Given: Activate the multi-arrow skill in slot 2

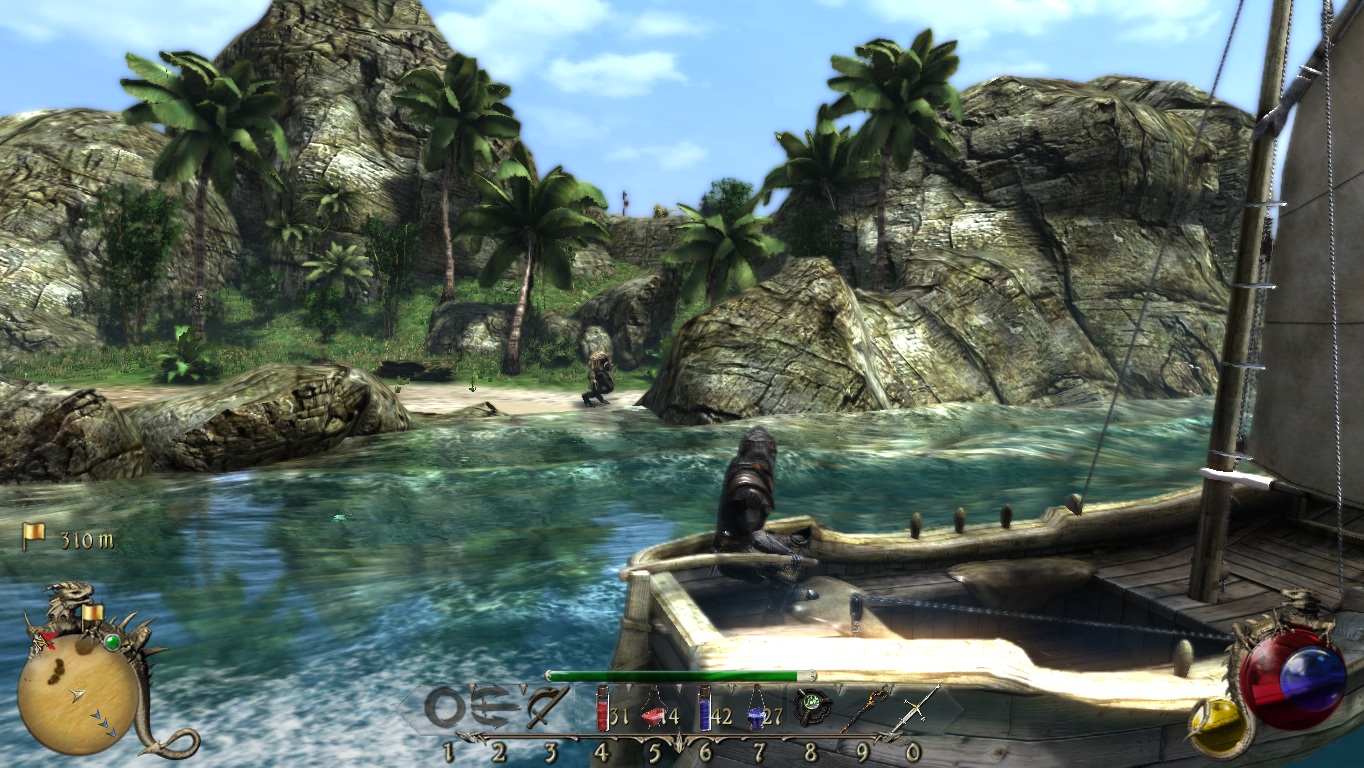Looking at the screenshot, I should point(497,708).
